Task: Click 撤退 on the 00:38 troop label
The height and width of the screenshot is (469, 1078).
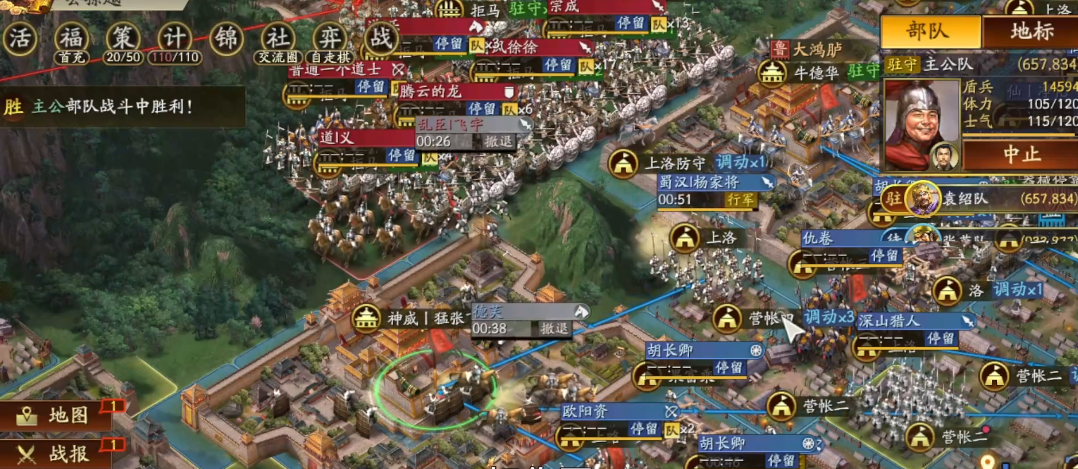Action: click(554, 328)
